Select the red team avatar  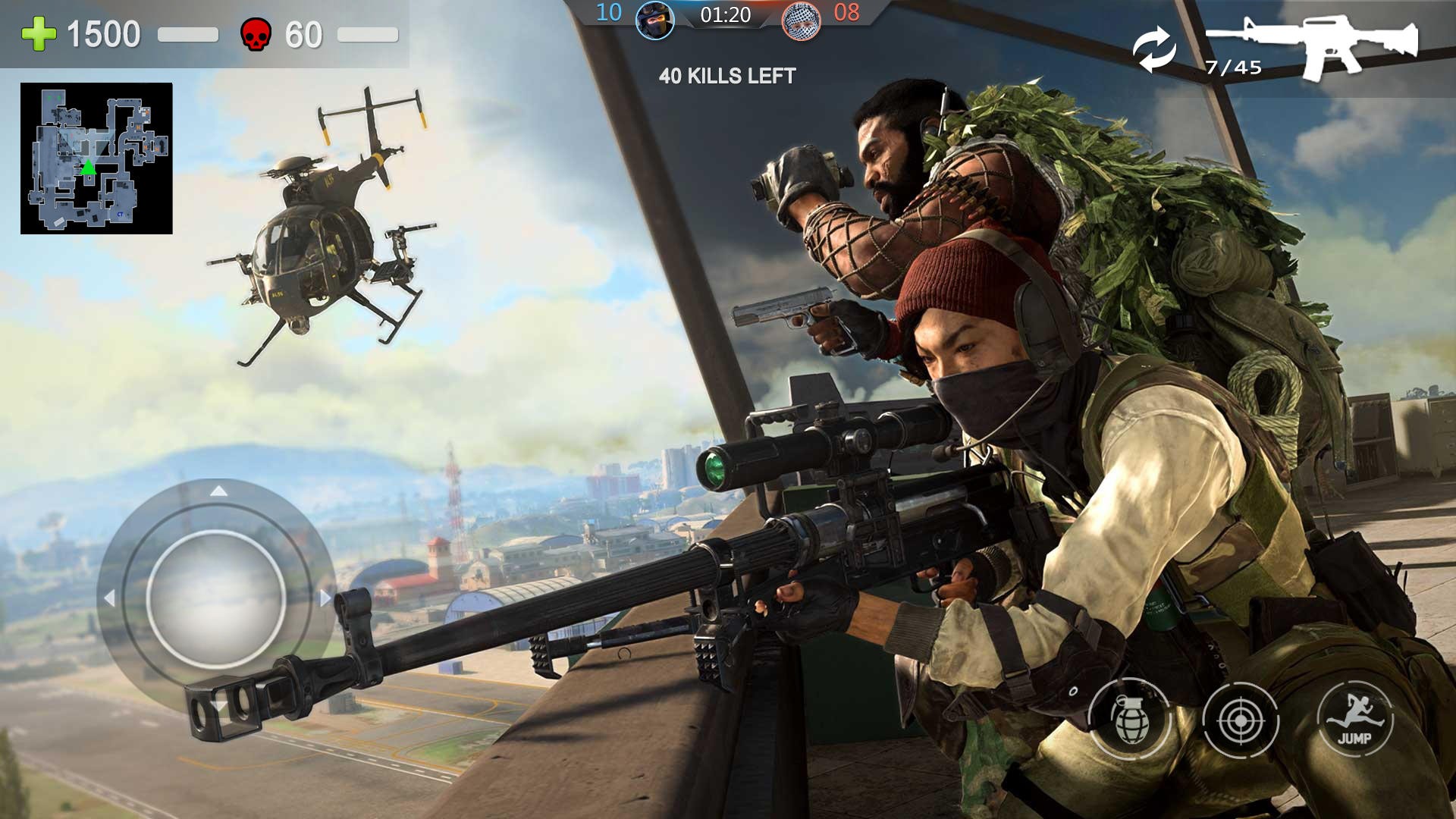[801, 20]
